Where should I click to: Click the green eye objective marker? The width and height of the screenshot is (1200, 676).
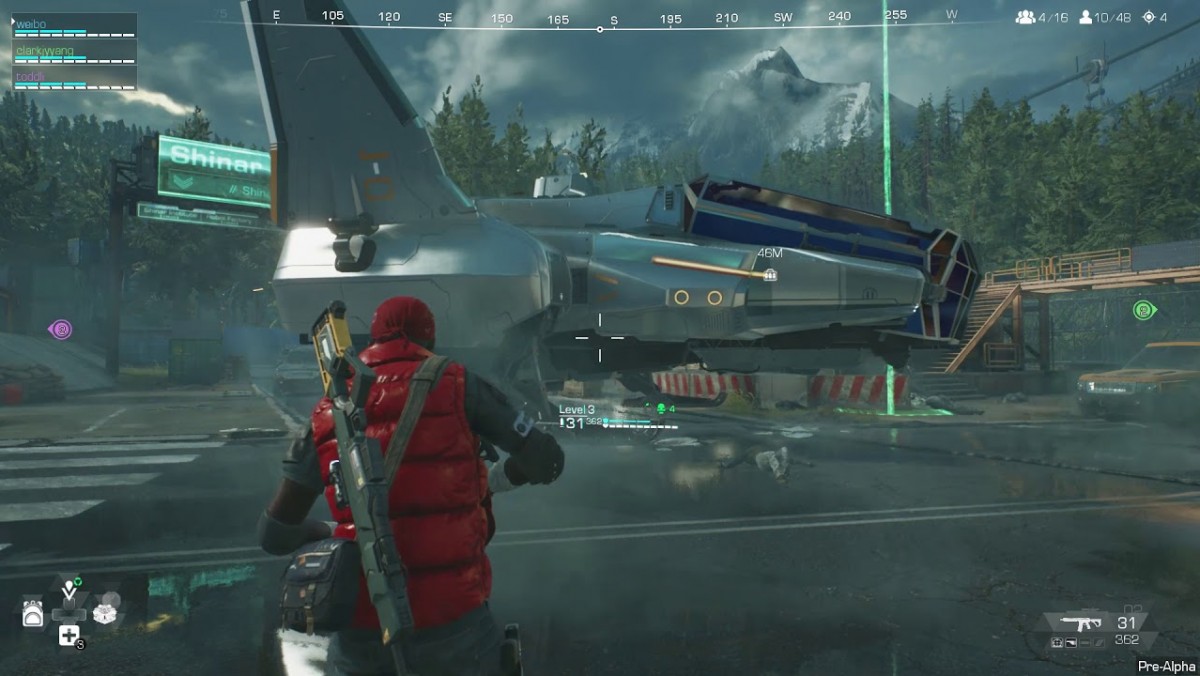[1143, 310]
